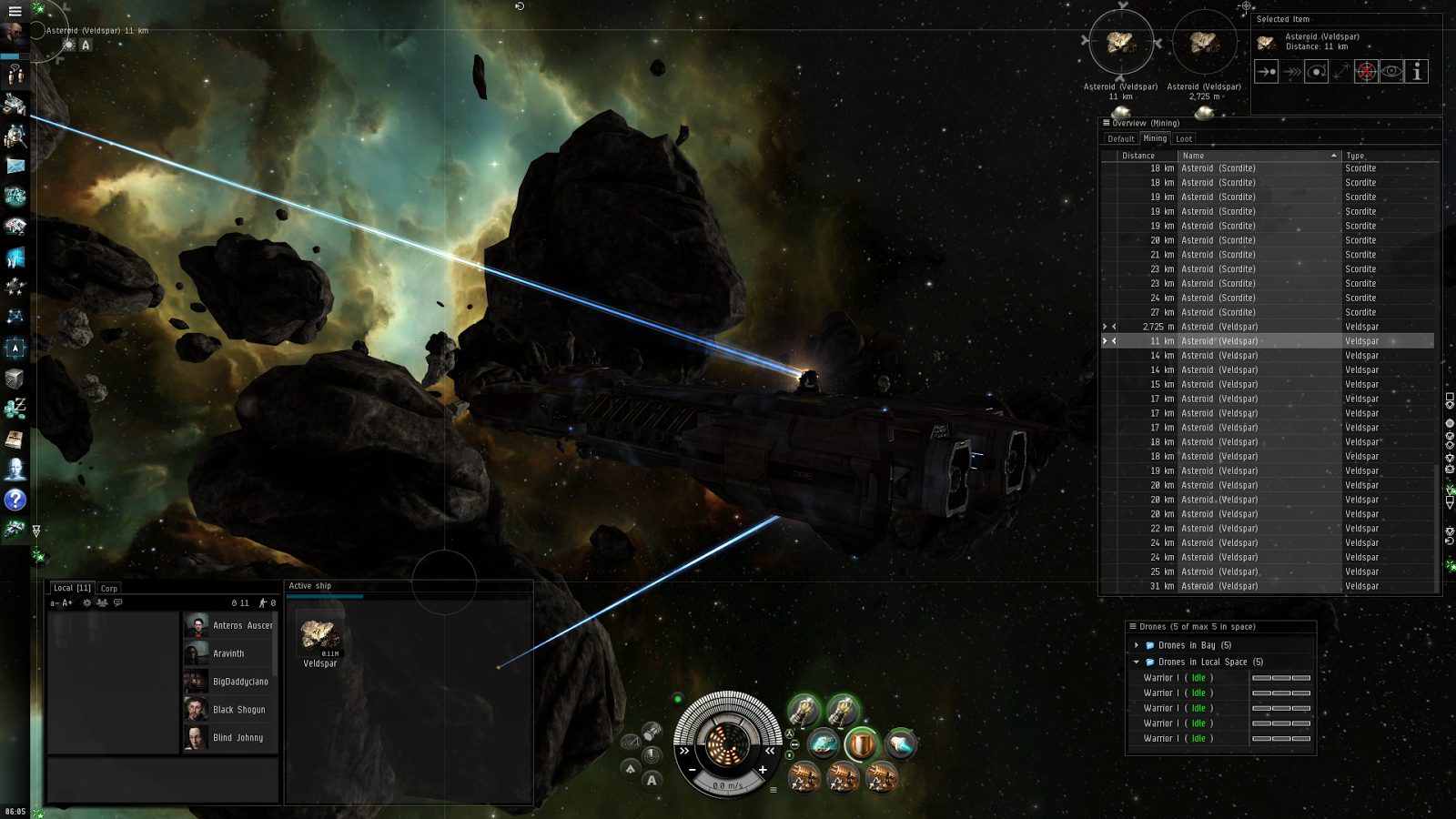The image size is (1456, 819).
Task: Switch to the Loot overview tab
Action: [1183, 139]
